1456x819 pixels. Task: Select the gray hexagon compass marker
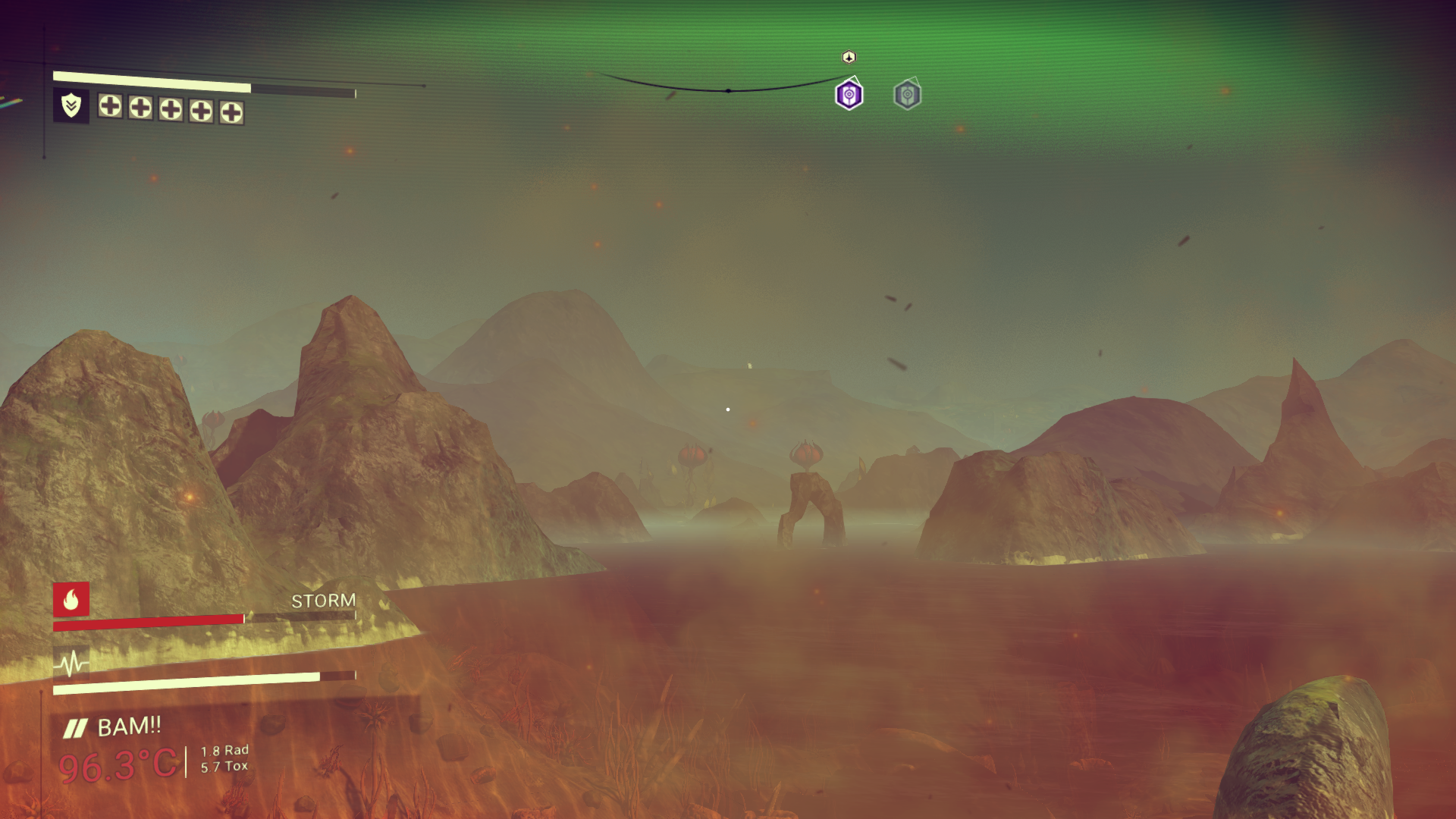(907, 96)
